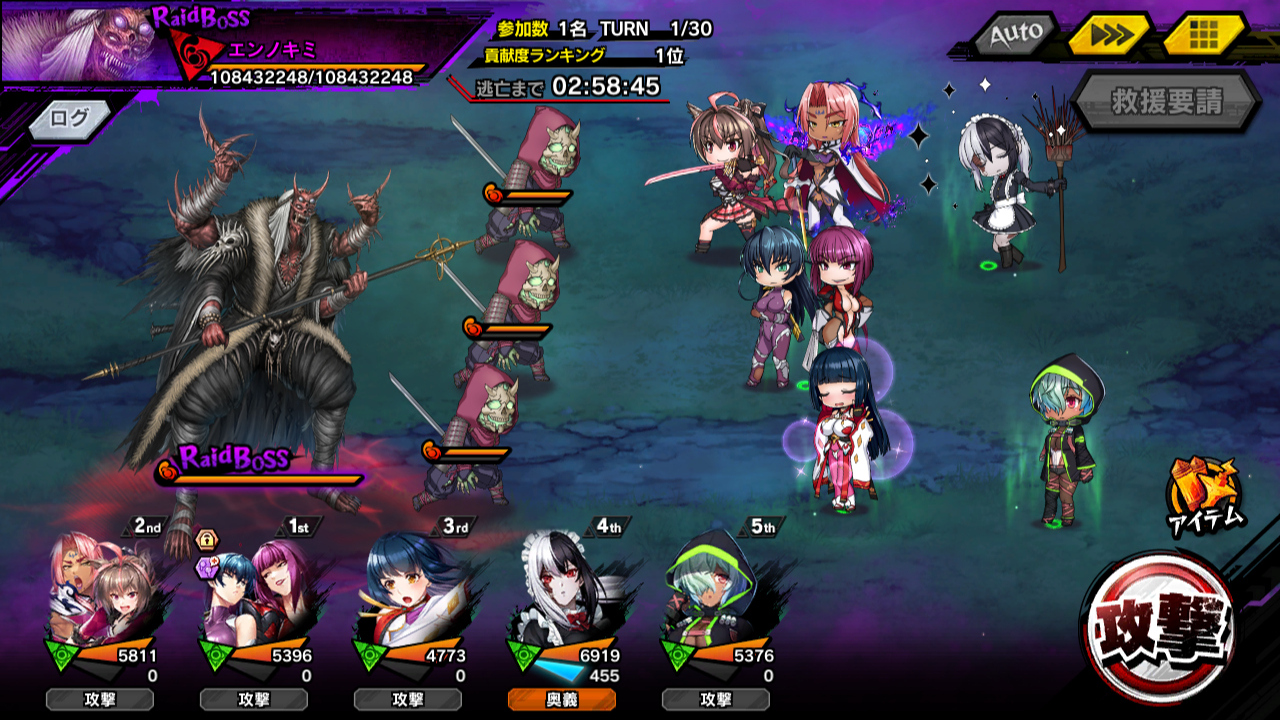Toggle the orange 奥義 action button
The height and width of the screenshot is (720, 1280).
click(x=561, y=699)
